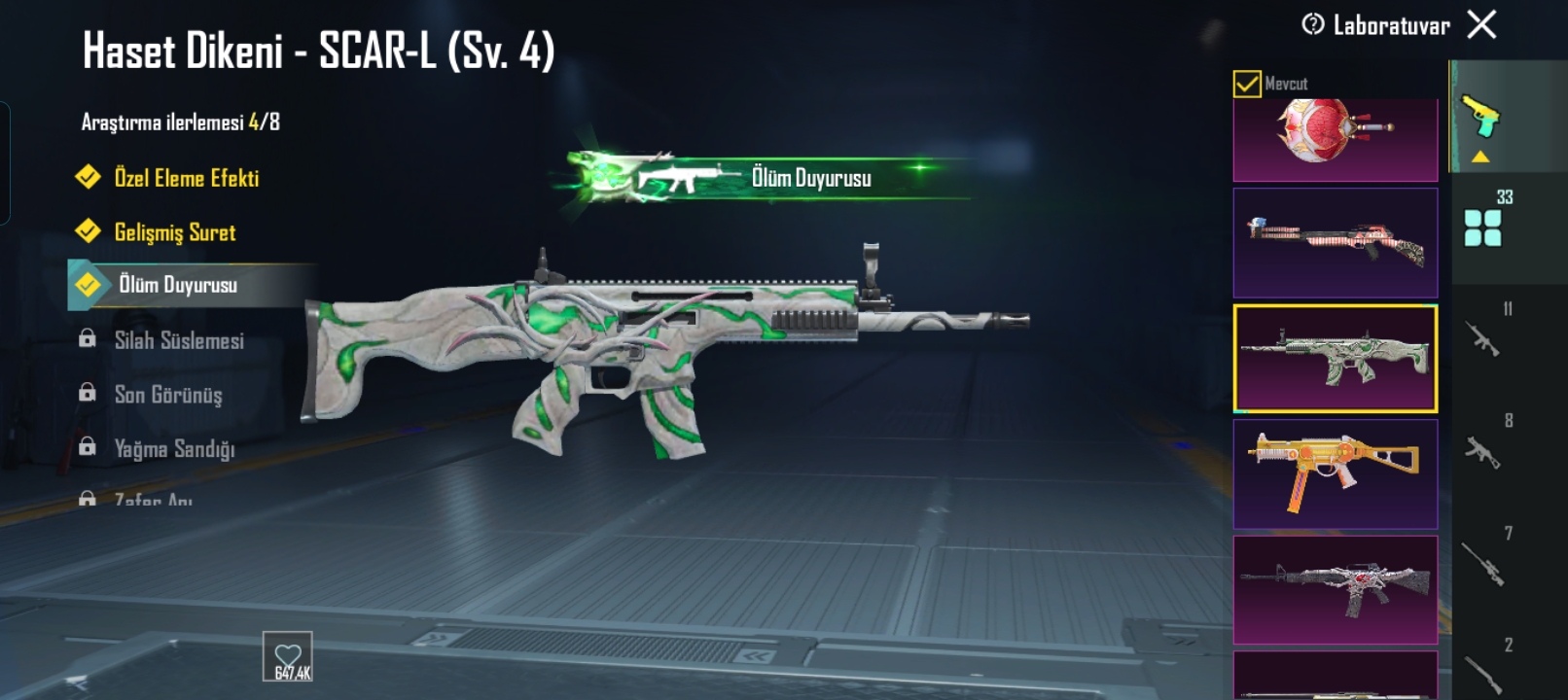The width and height of the screenshot is (1568, 700).
Task: Close the Laboratuvar screen
Action: pos(1481,24)
